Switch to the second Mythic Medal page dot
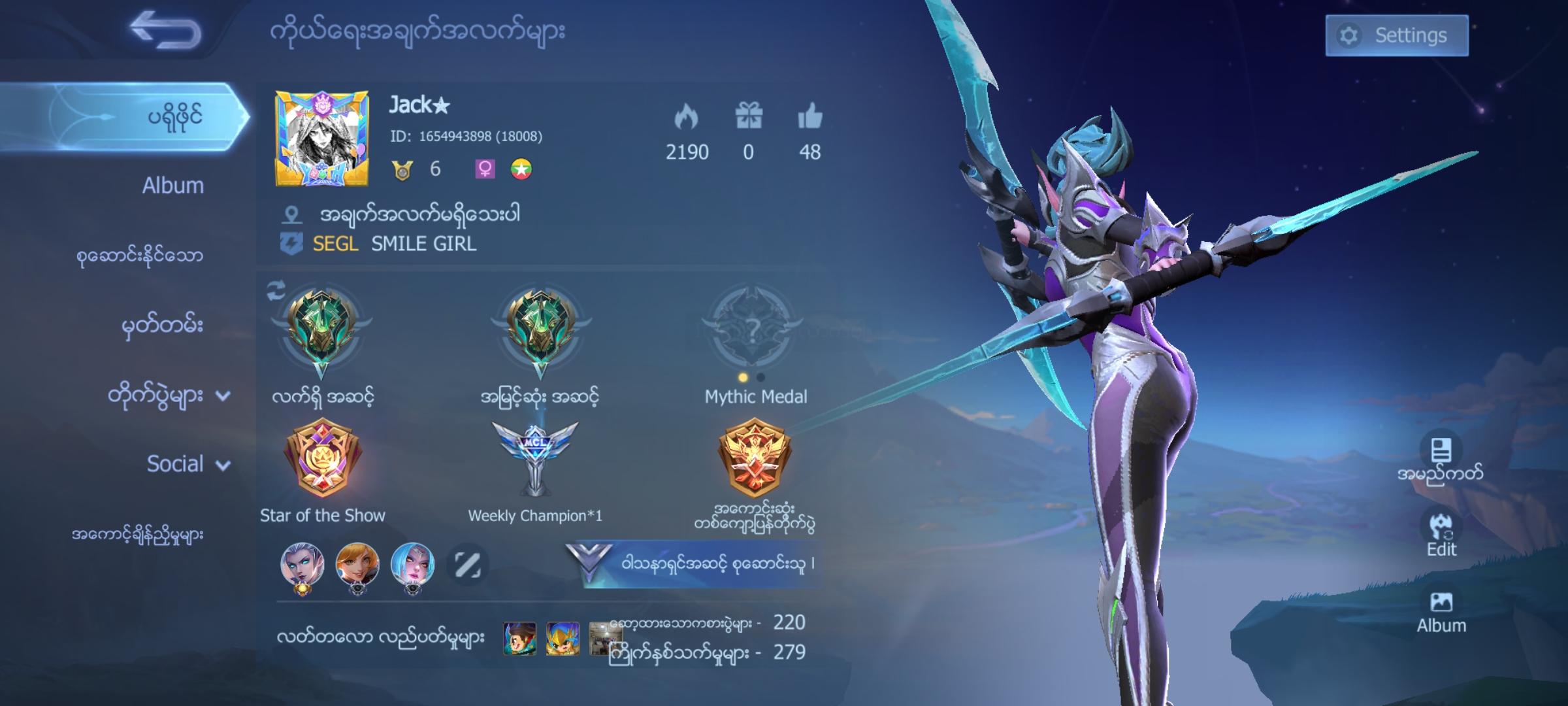 [761, 377]
